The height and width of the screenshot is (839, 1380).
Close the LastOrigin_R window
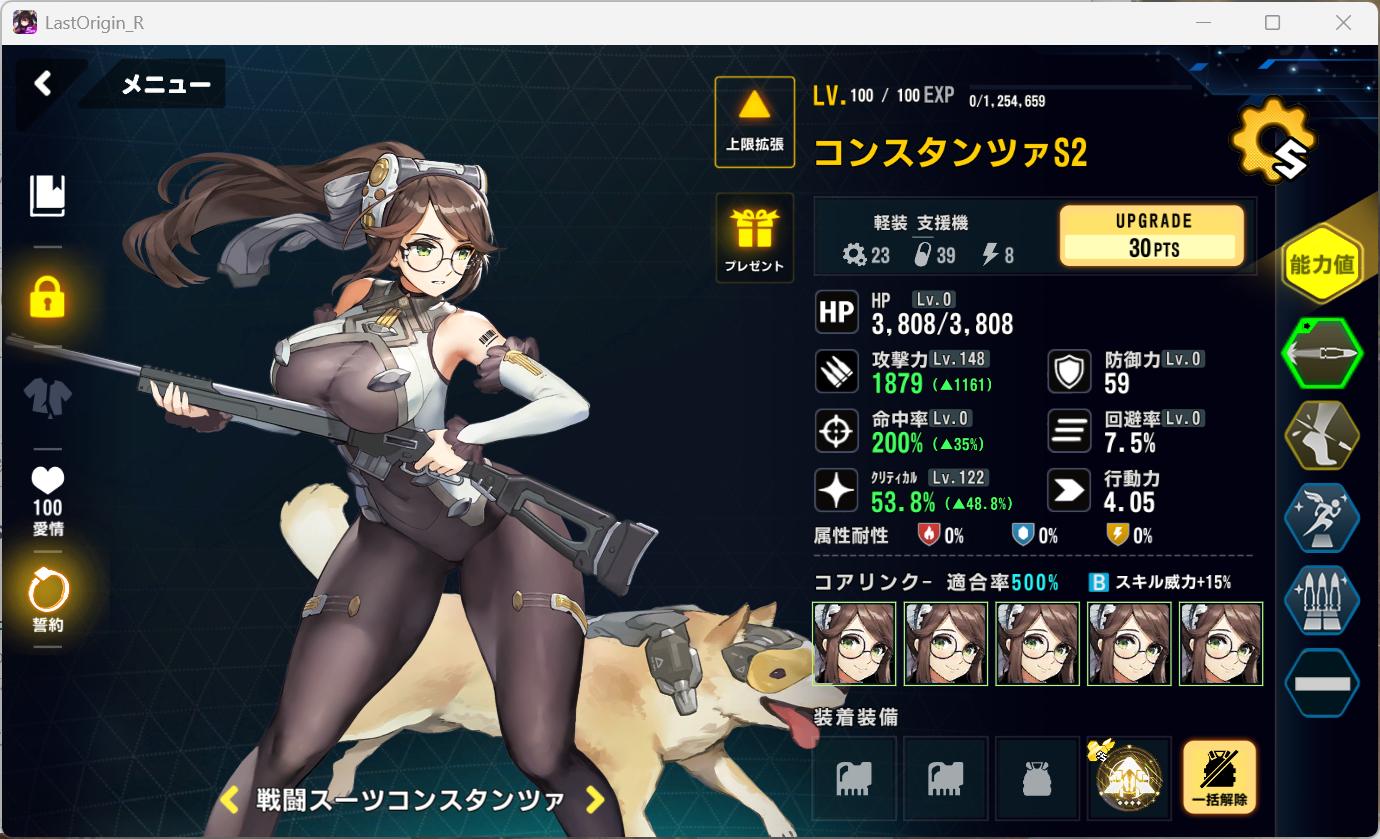(x=1343, y=22)
